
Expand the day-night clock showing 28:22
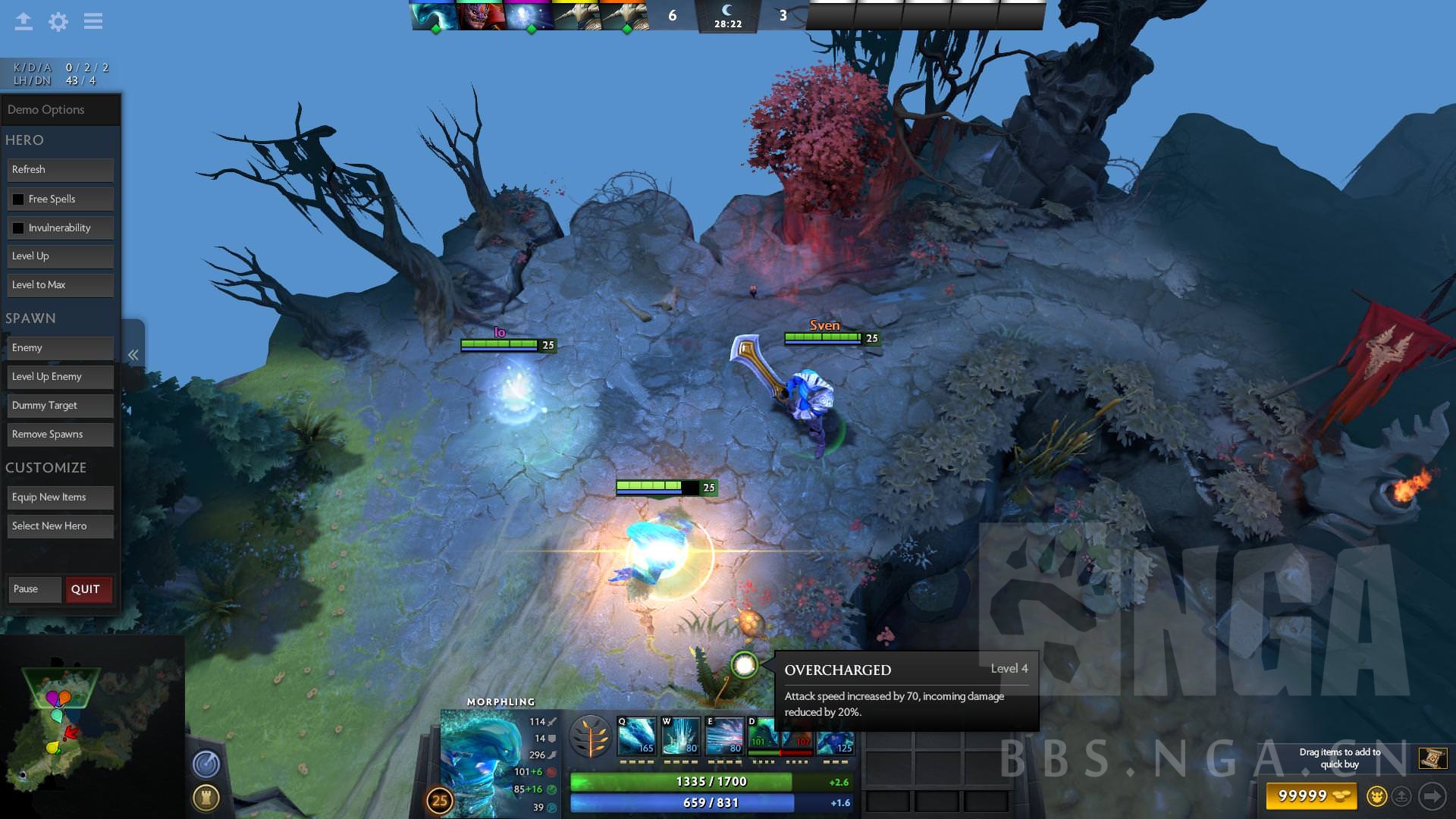(x=727, y=17)
